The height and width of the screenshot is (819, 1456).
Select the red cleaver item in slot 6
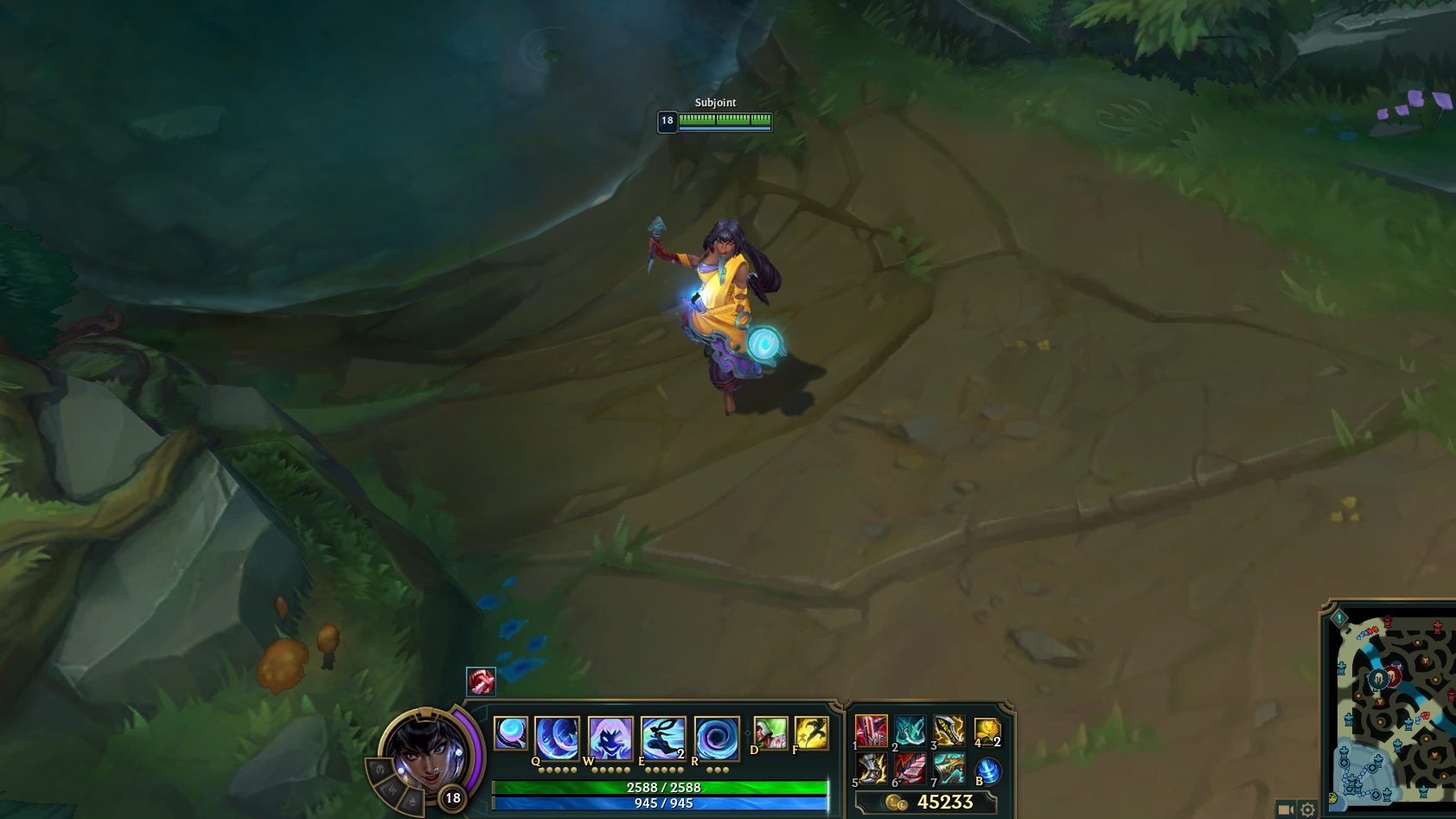pos(910,769)
